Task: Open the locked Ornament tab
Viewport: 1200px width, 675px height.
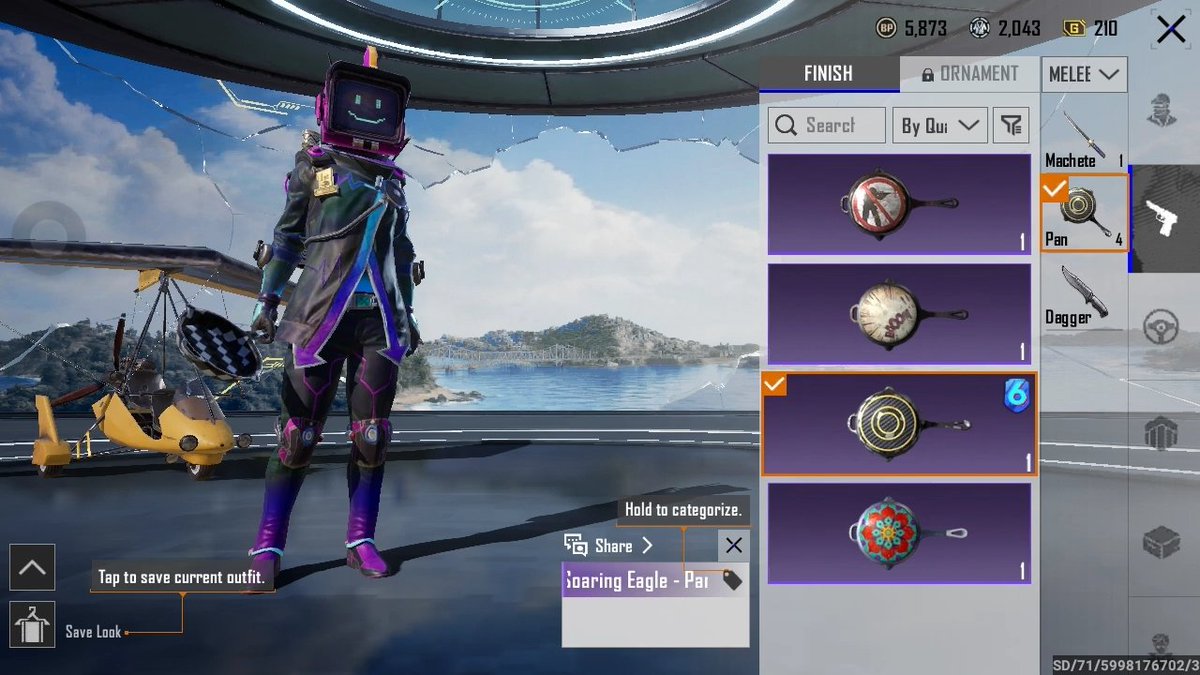Action: click(x=968, y=74)
